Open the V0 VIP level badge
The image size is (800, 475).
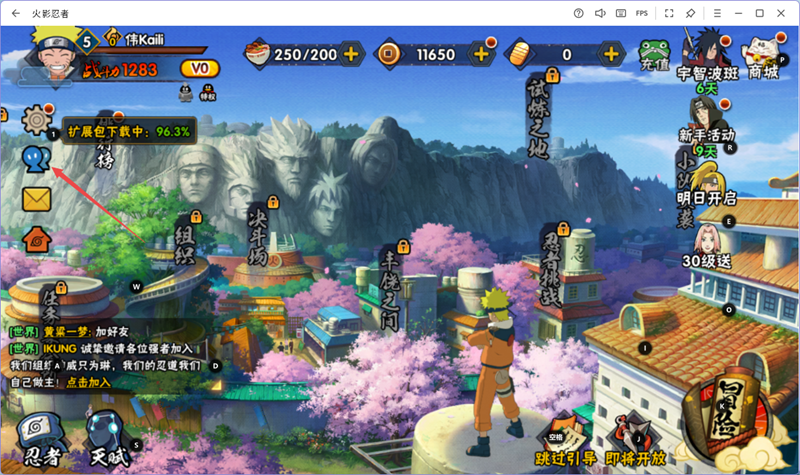coord(200,68)
